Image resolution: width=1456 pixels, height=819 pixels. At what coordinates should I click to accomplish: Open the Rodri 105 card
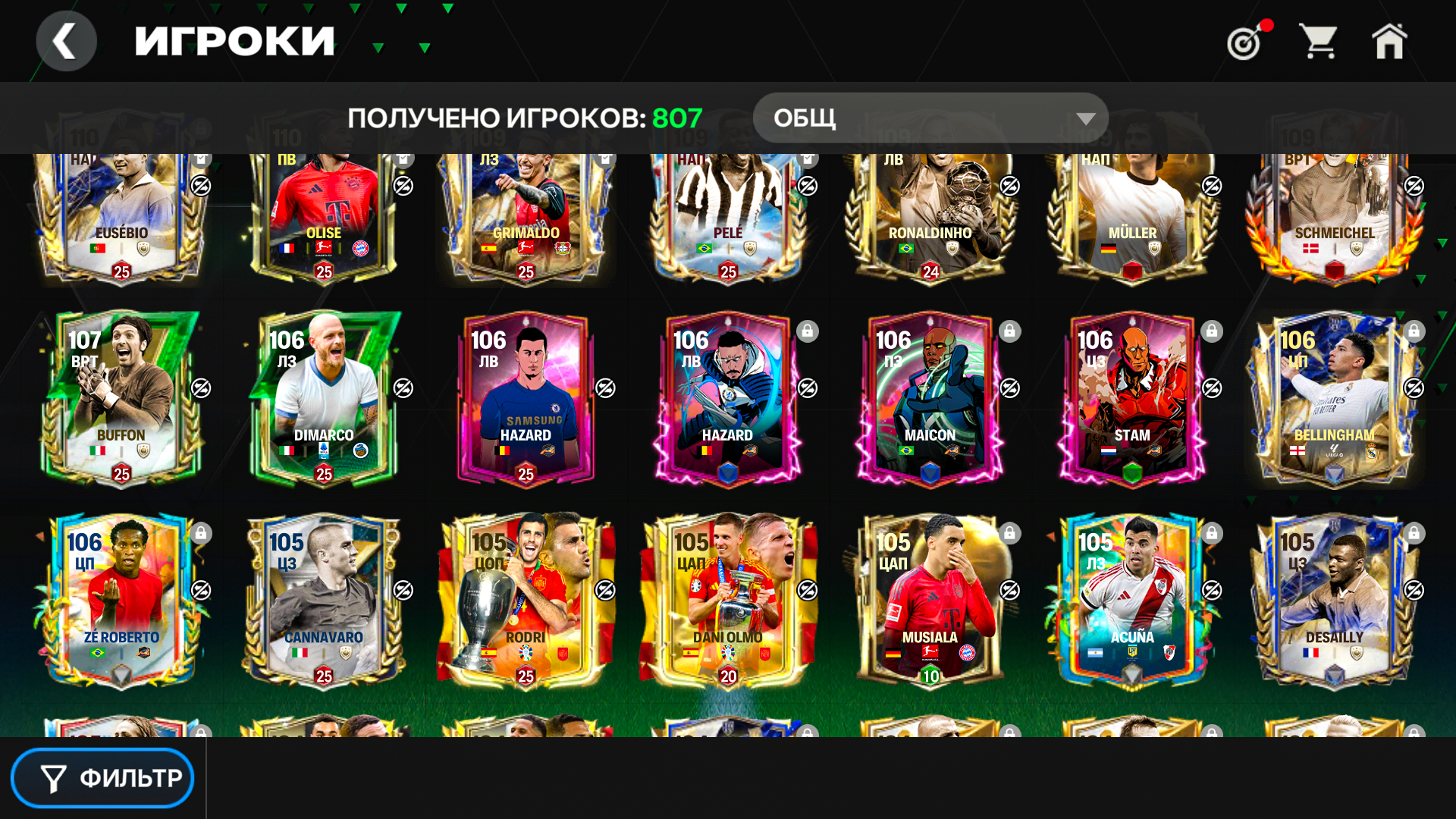(526, 601)
